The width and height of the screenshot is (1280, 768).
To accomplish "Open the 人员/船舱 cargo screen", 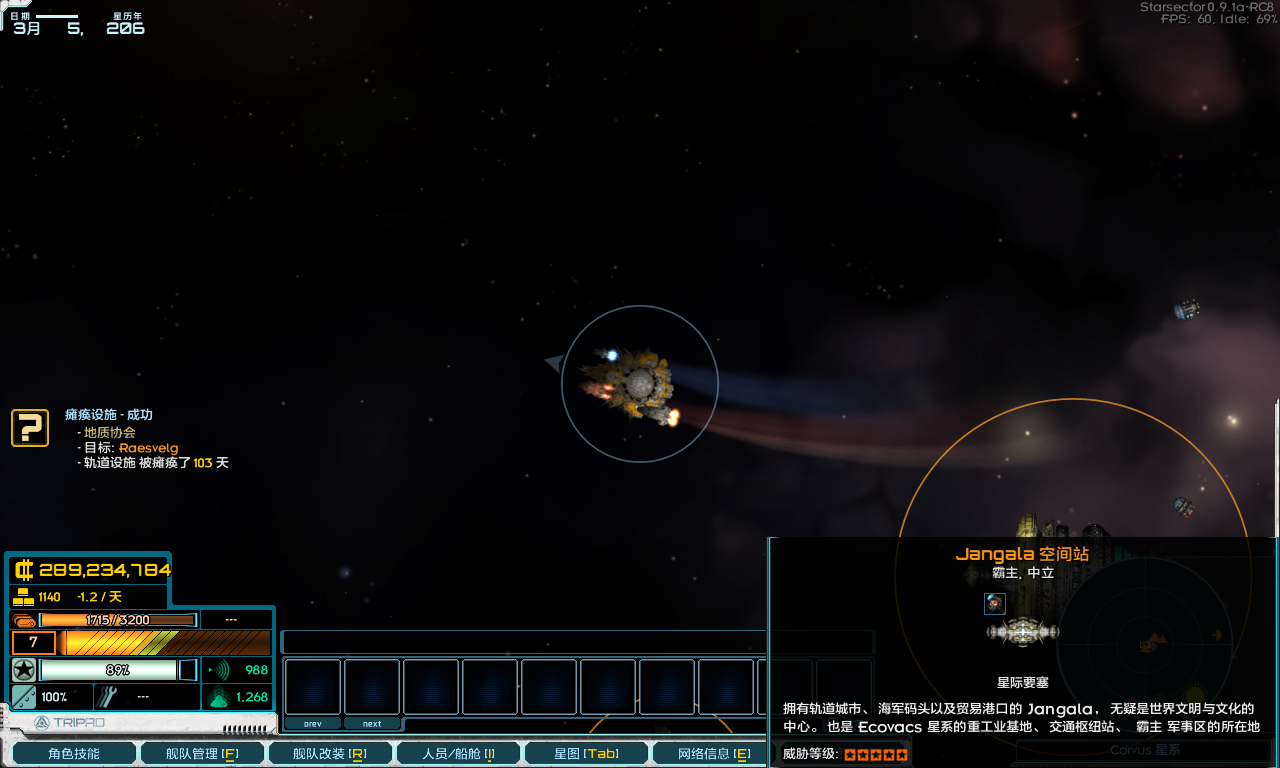I will coord(458,753).
